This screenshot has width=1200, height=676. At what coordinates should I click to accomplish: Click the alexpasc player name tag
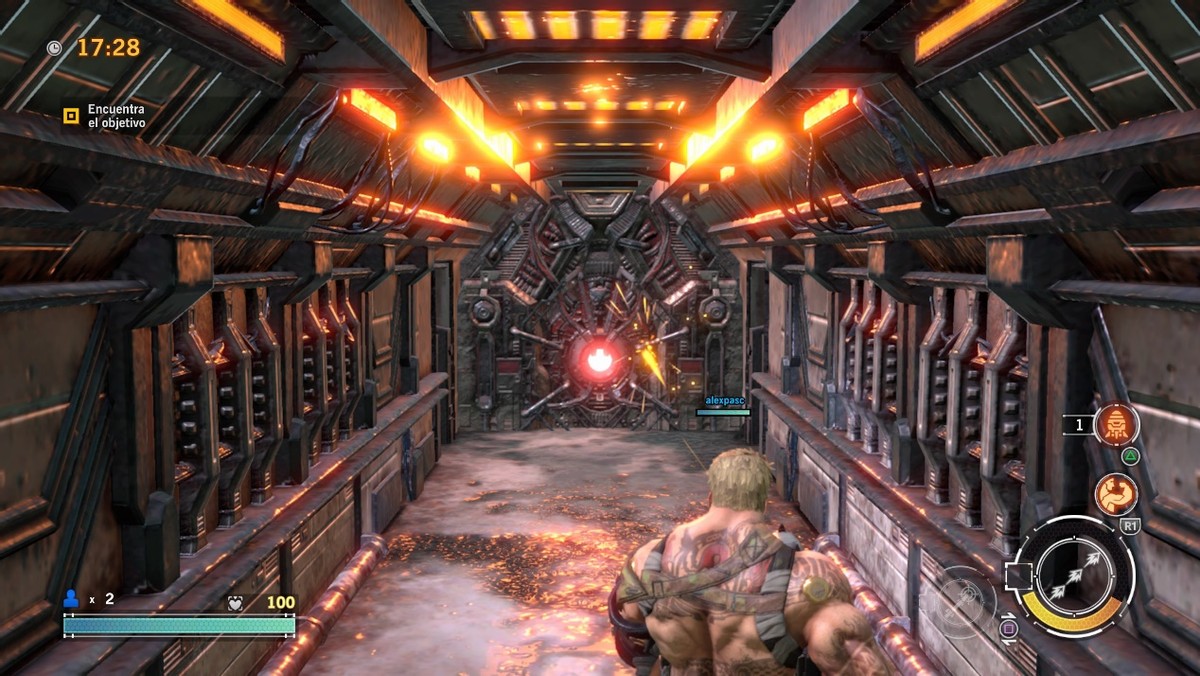click(x=722, y=398)
